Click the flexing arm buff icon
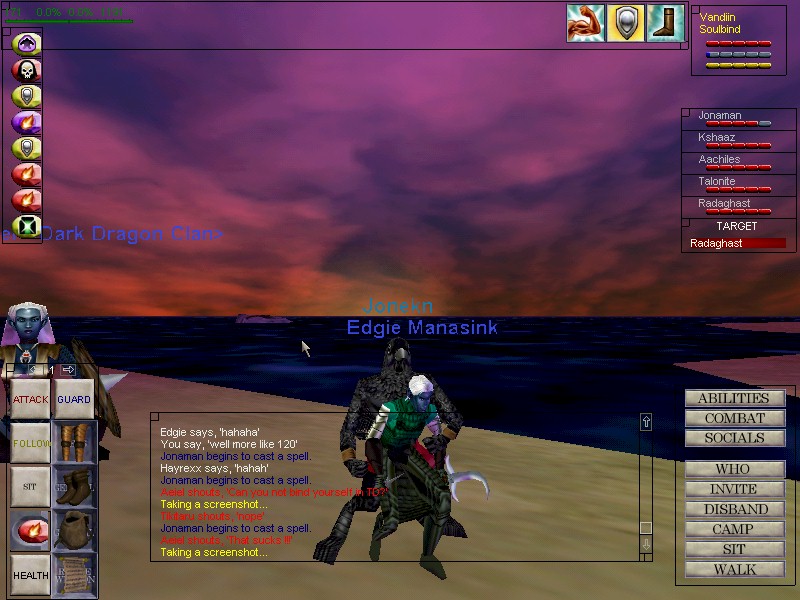Viewport: 800px width, 600px height. coord(585,23)
